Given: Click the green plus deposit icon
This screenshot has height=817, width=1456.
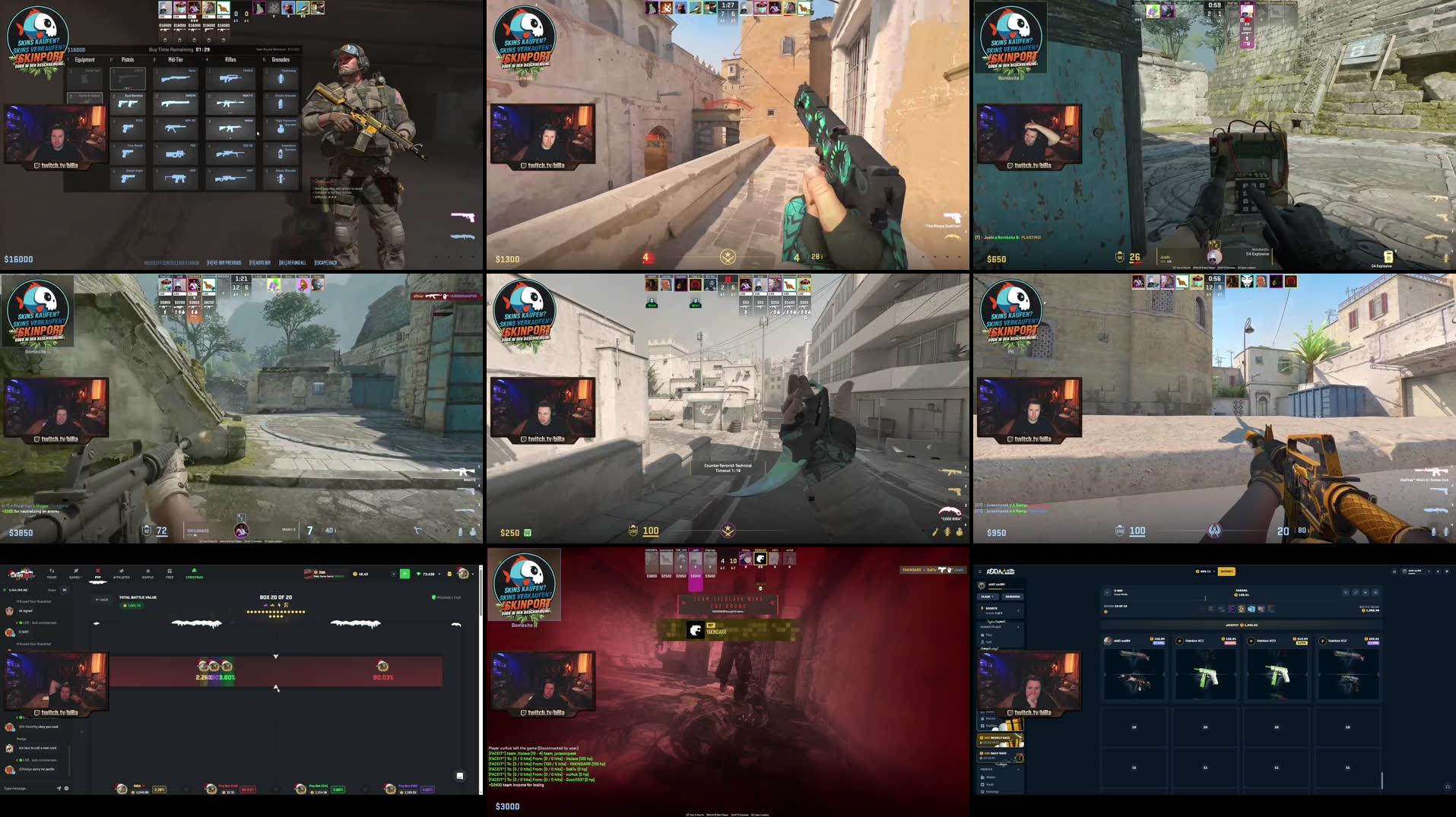Looking at the screenshot, I should click(404, 575).
